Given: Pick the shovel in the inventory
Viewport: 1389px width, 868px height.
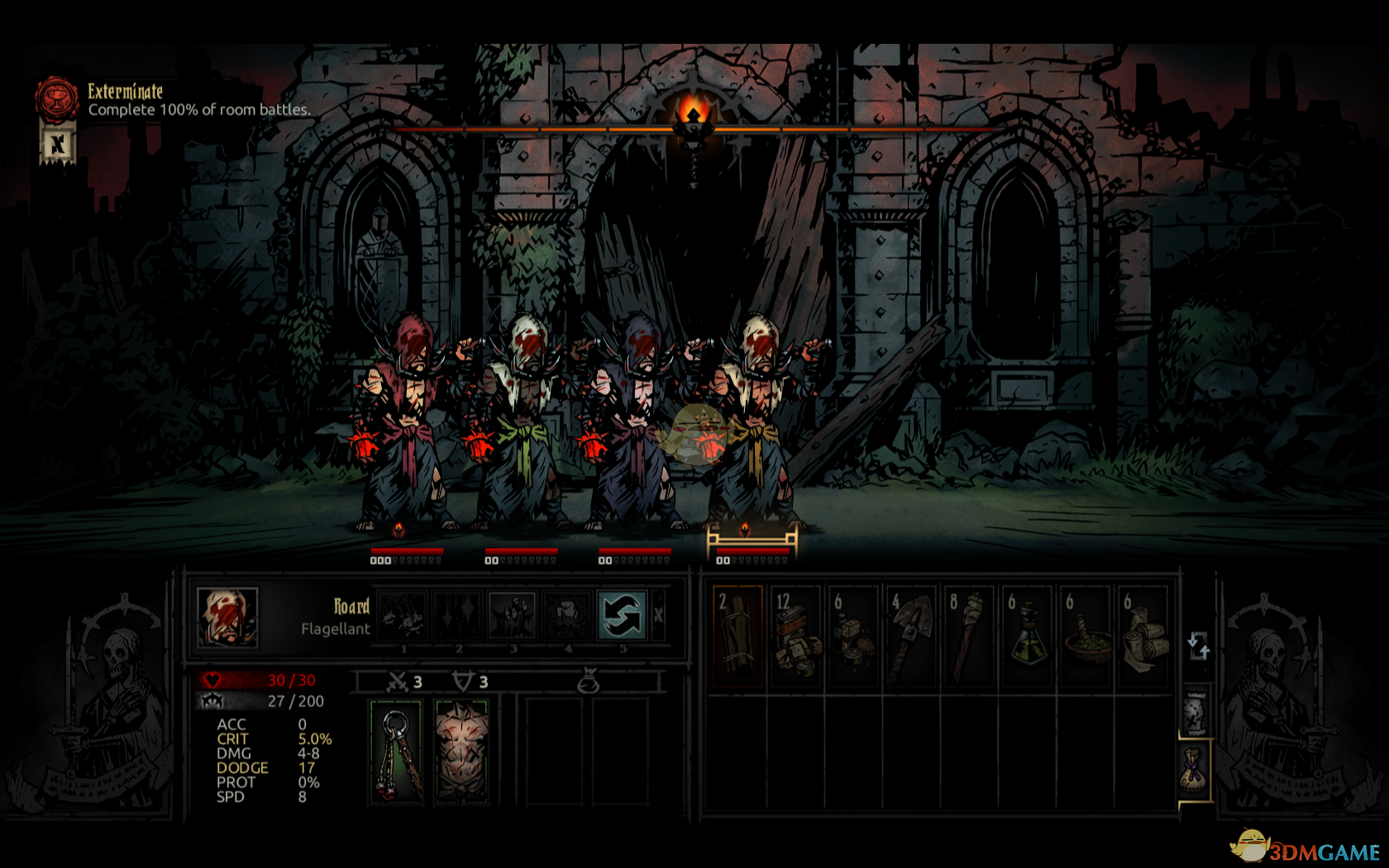Looking at the screenshot, I should pos(911,636).
